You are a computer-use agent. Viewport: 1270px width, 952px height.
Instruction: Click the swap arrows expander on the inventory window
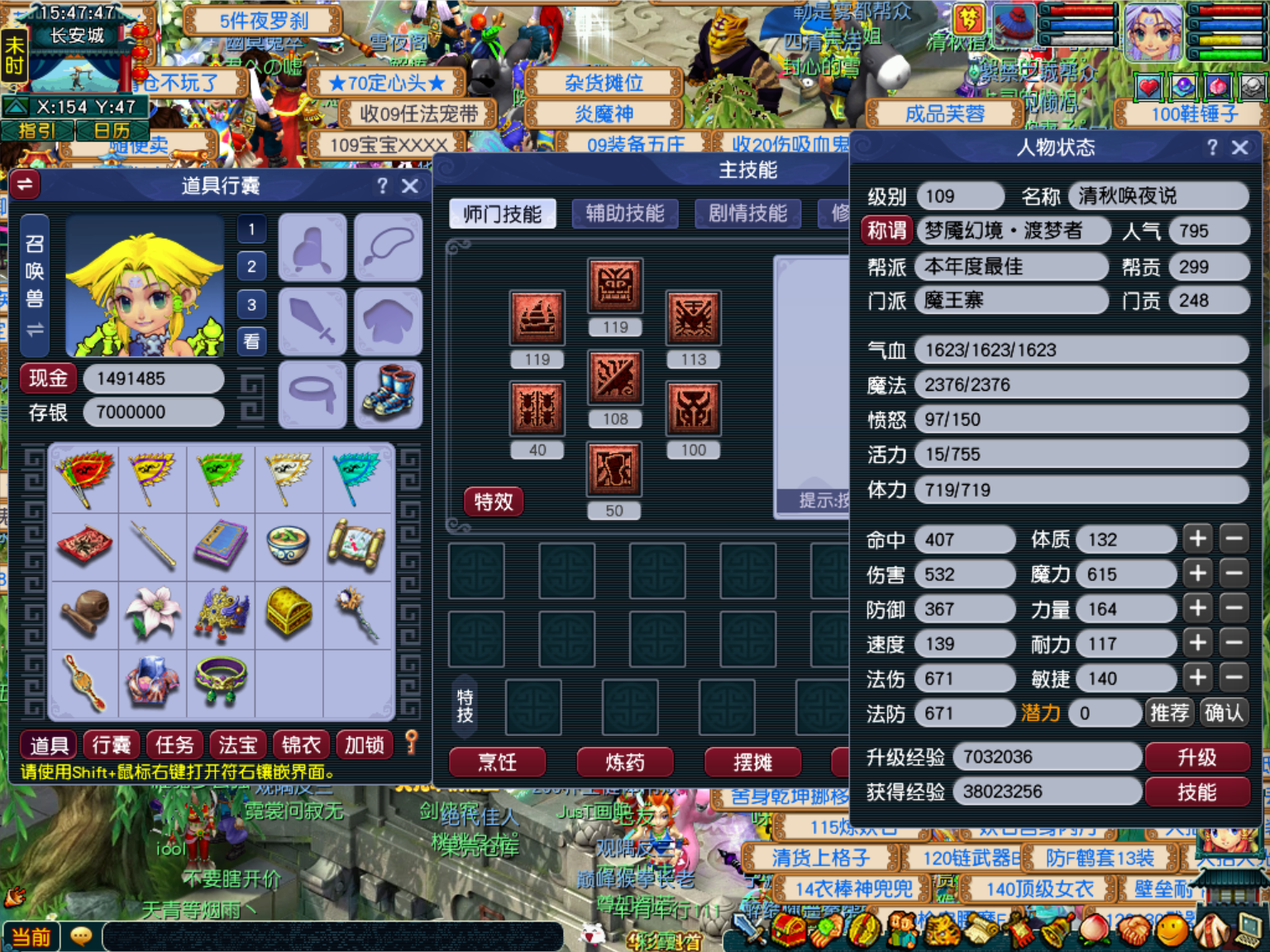tap(25, 184)
